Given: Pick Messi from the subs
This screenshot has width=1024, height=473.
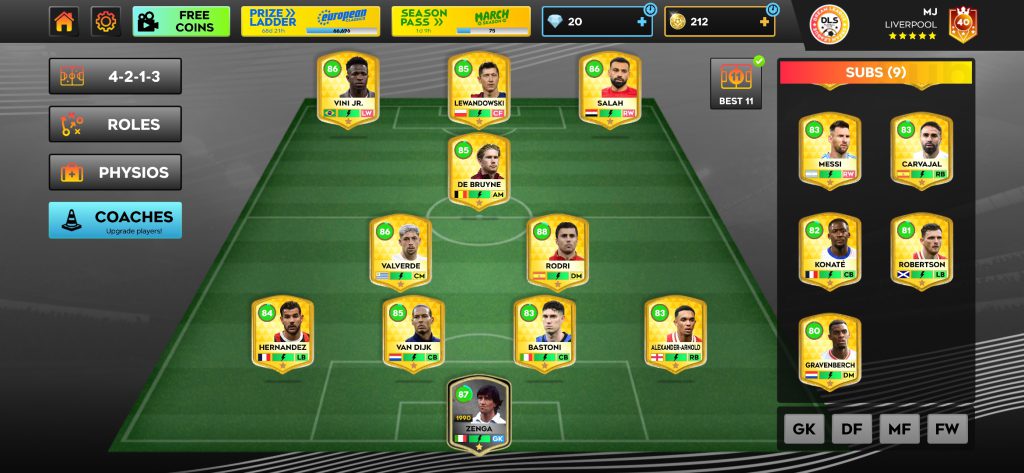Looking at the screenshot, I should click(829, 149).
